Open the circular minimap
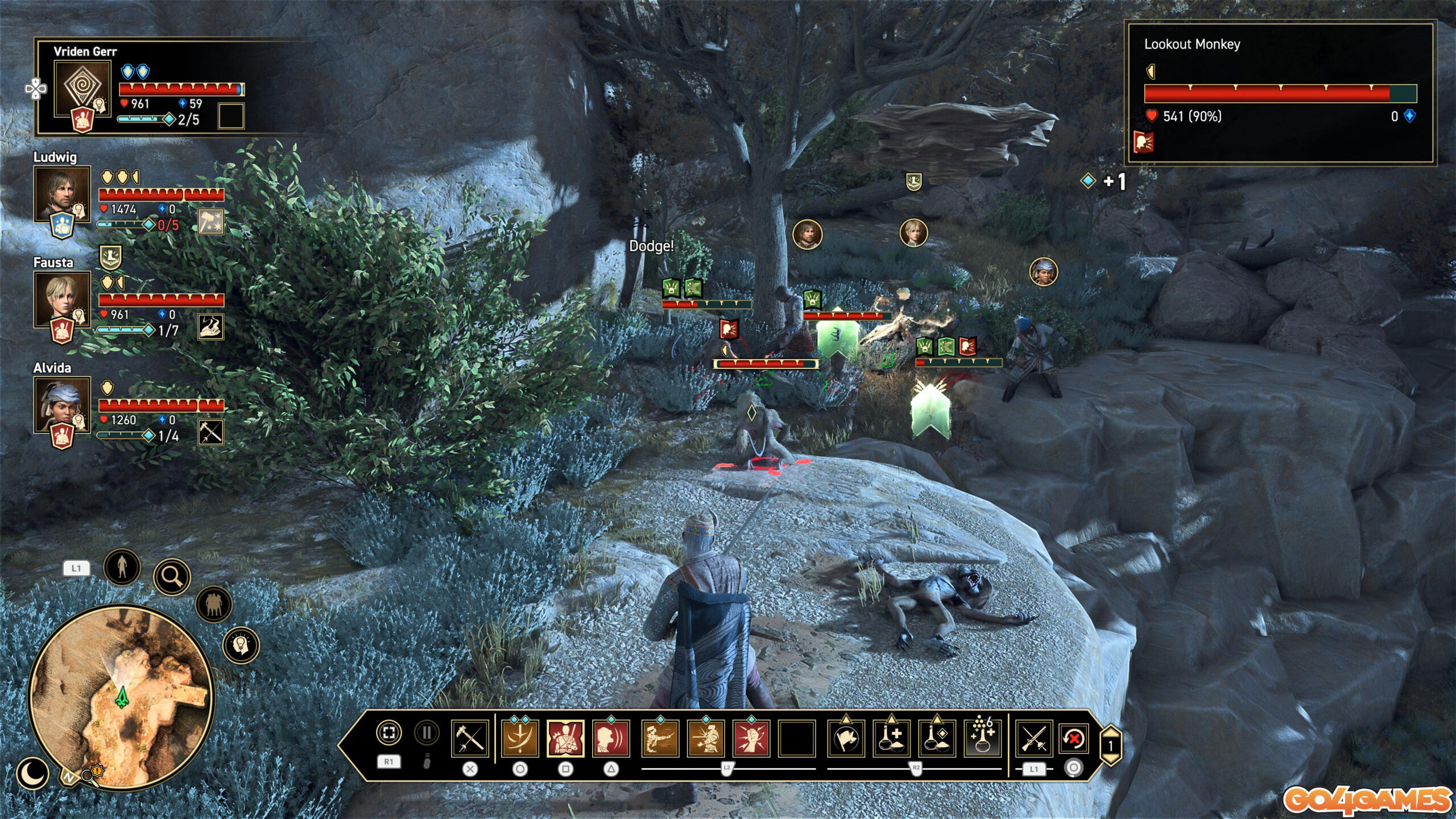This screenshot has width=1456, height=819. (x=121, y=697)
